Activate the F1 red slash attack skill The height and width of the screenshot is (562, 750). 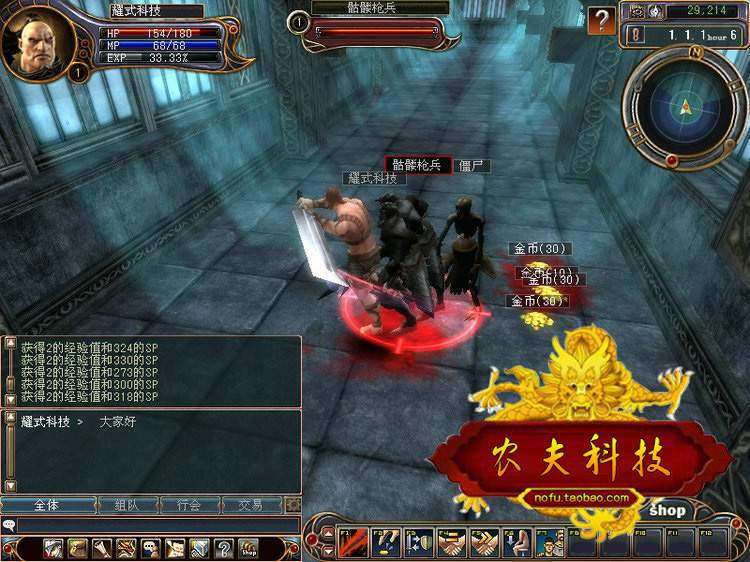coord(352,542)
